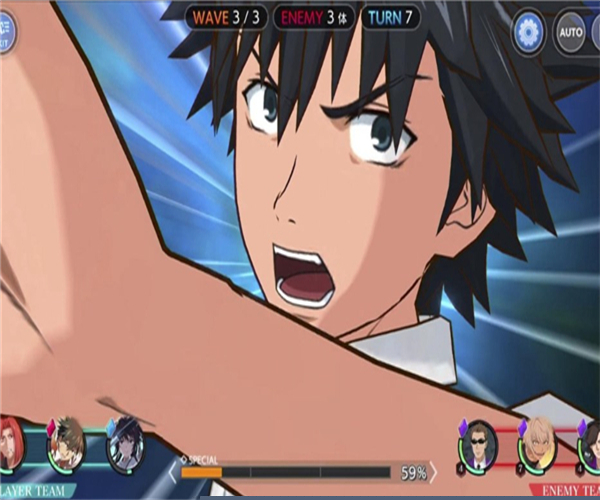The height and width of the screenshot is (500, 600).
Task: Choose the red-haired player team portrait
Action: coord(10,445)
